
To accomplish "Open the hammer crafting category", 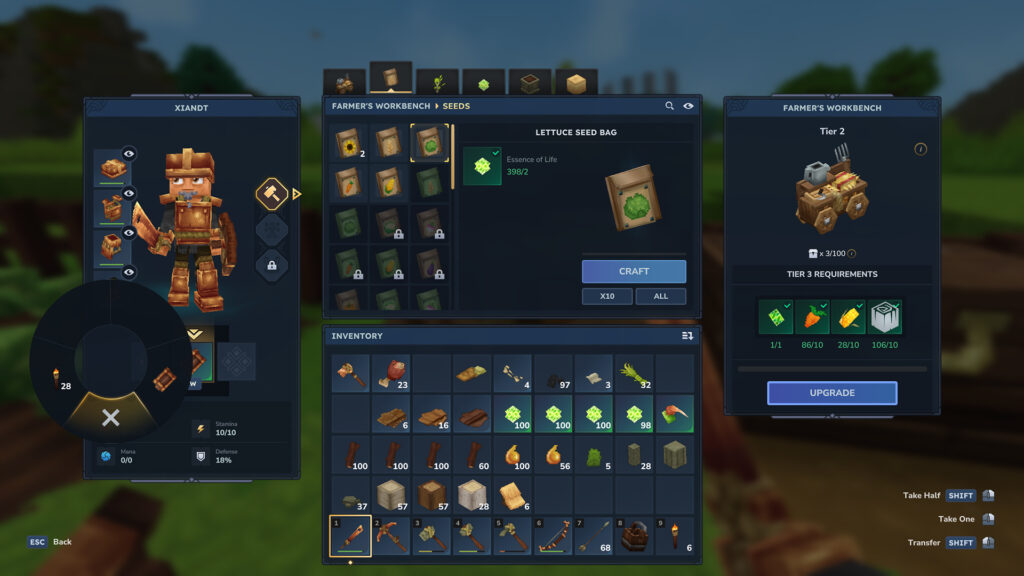I will point(271,193).
